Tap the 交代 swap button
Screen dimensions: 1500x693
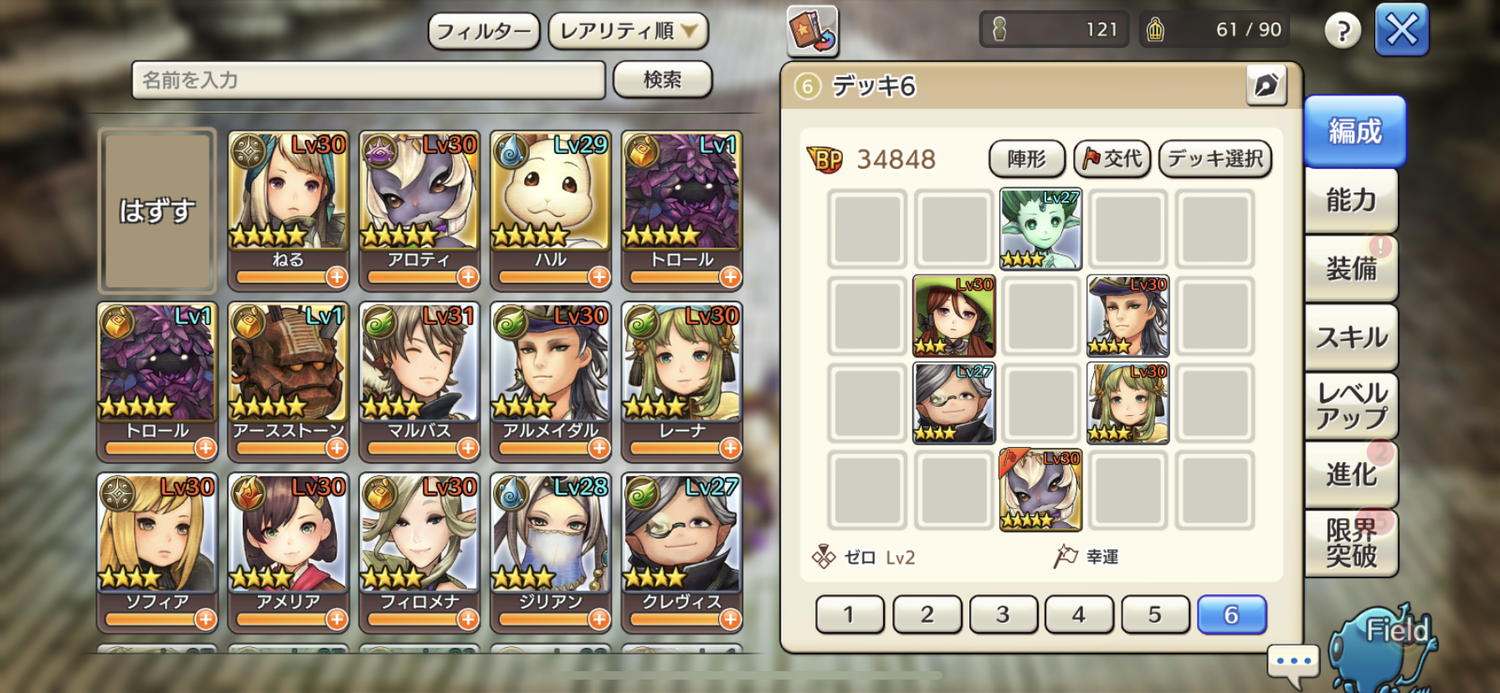click(x=1112, y=159)
